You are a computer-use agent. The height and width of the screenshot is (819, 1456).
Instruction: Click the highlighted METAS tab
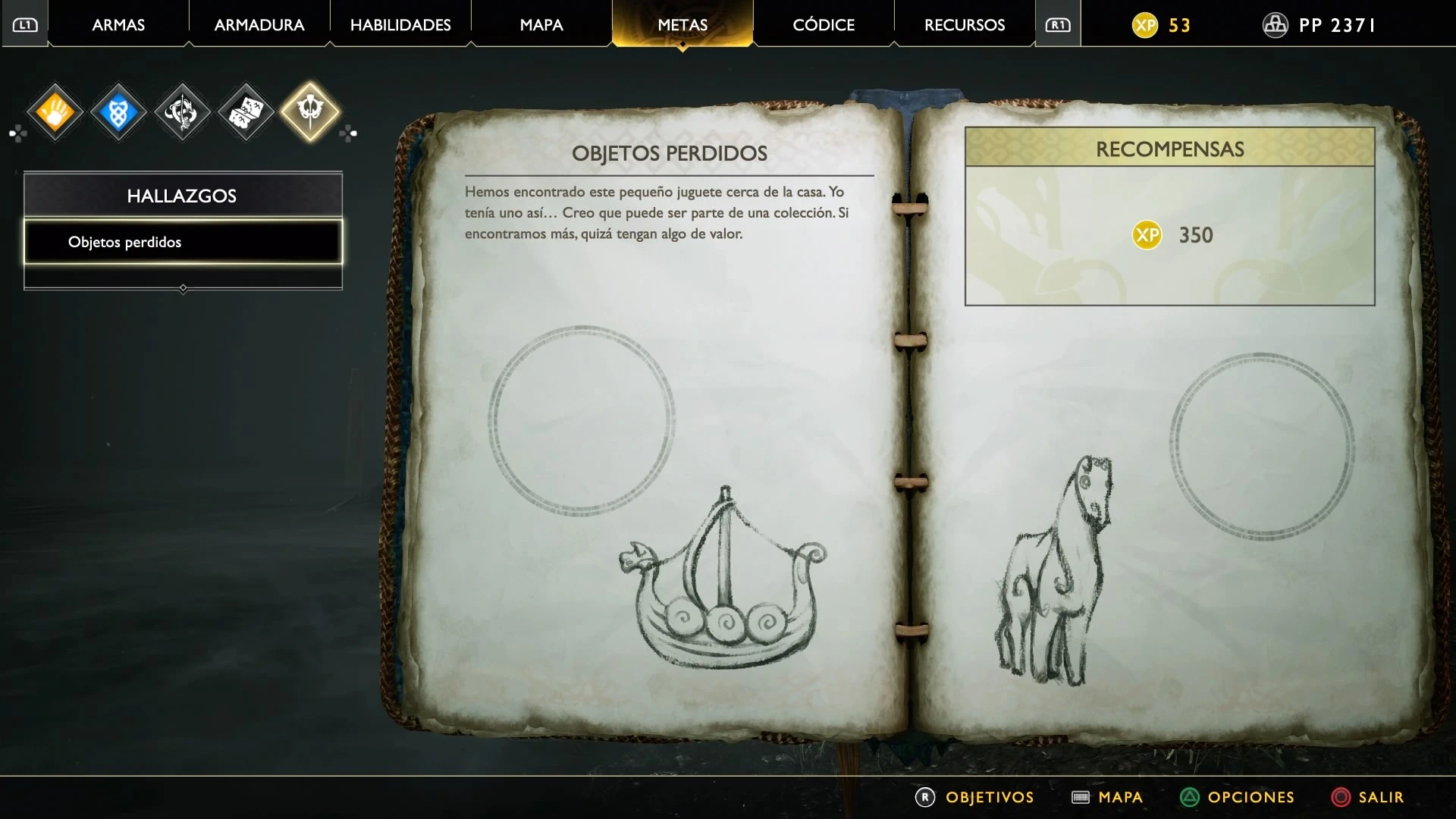682,25
